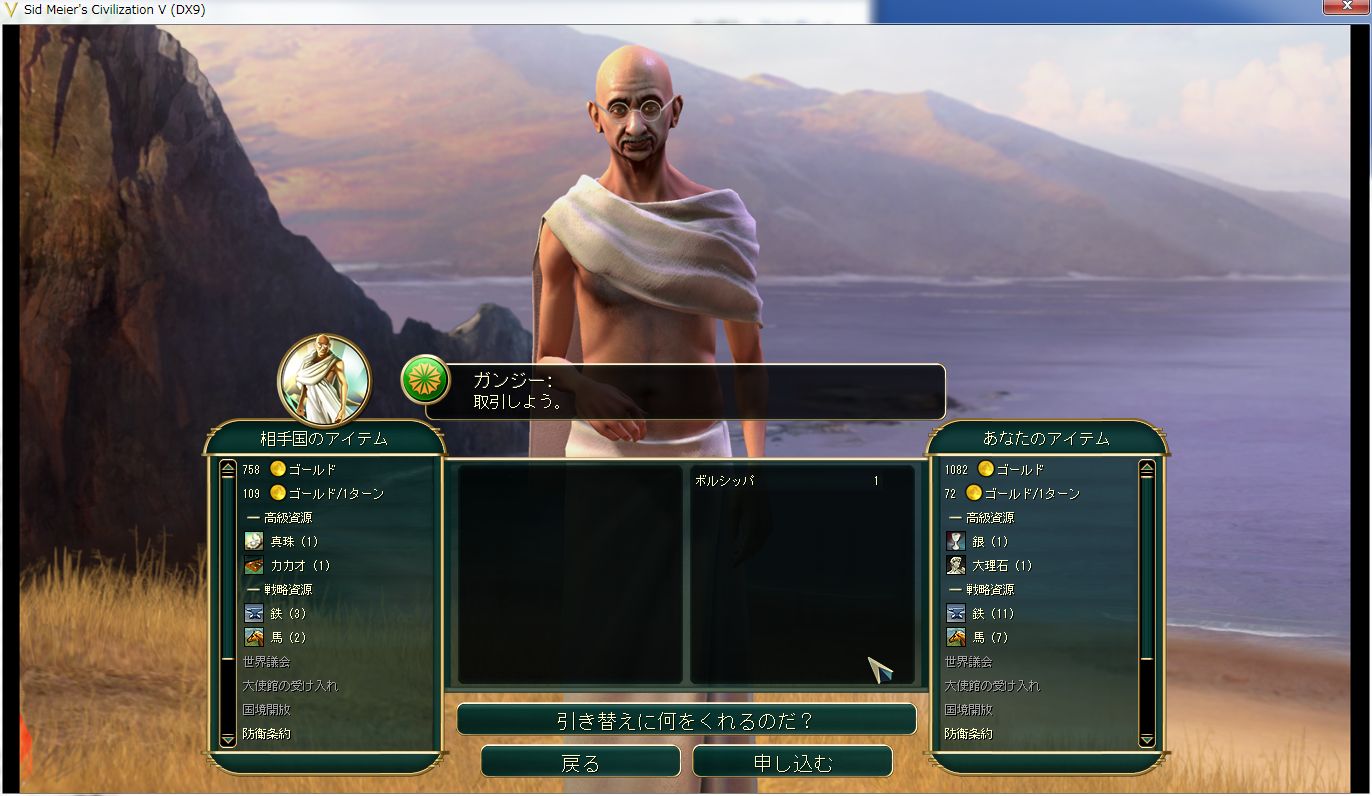The width and height of the screenshot is (1372, 796).
Task: Select the opponent's 防衛条約 option
Action: (x=267, y=733)
